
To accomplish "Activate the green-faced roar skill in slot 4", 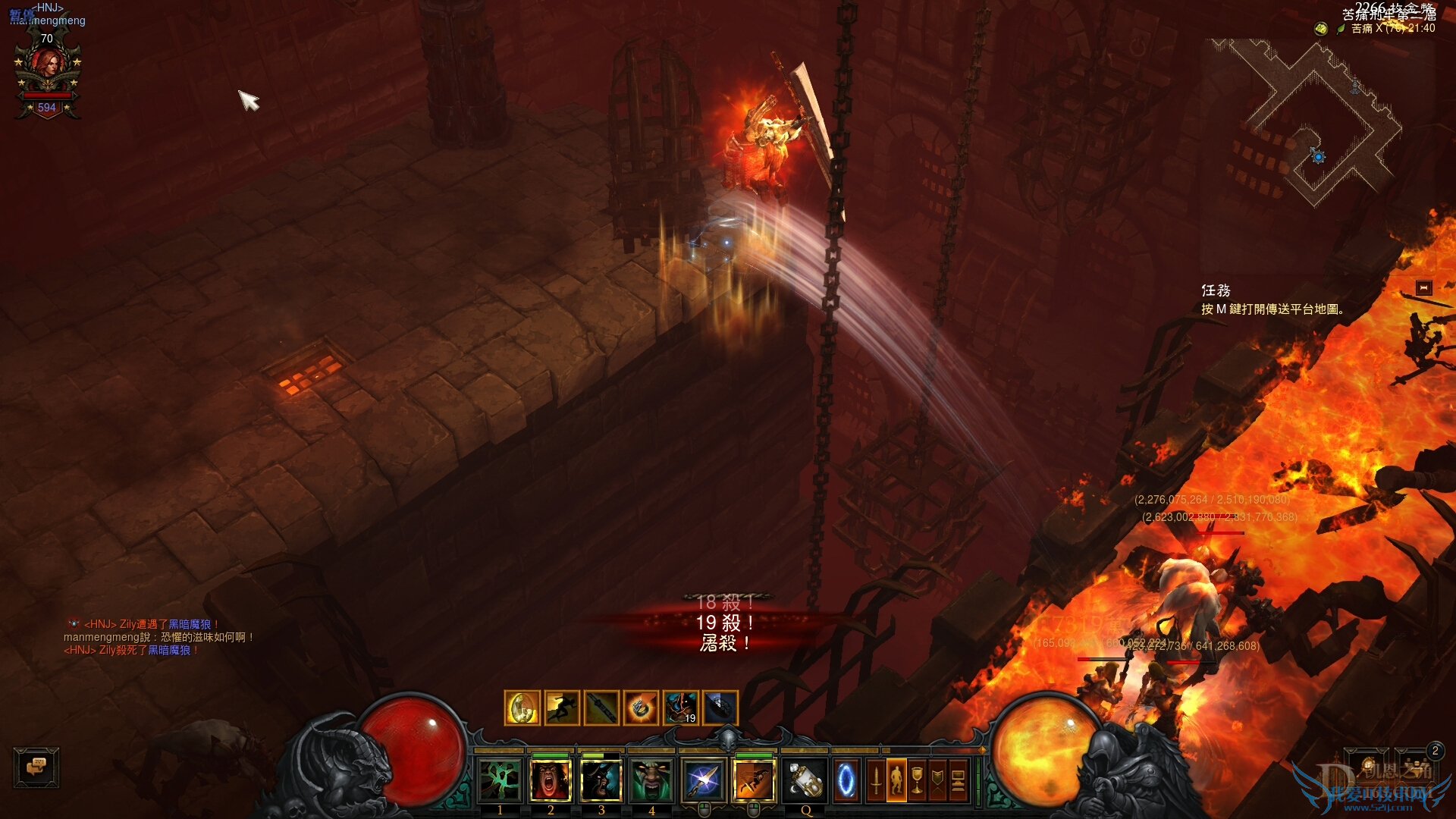I will tap(651, 780).
